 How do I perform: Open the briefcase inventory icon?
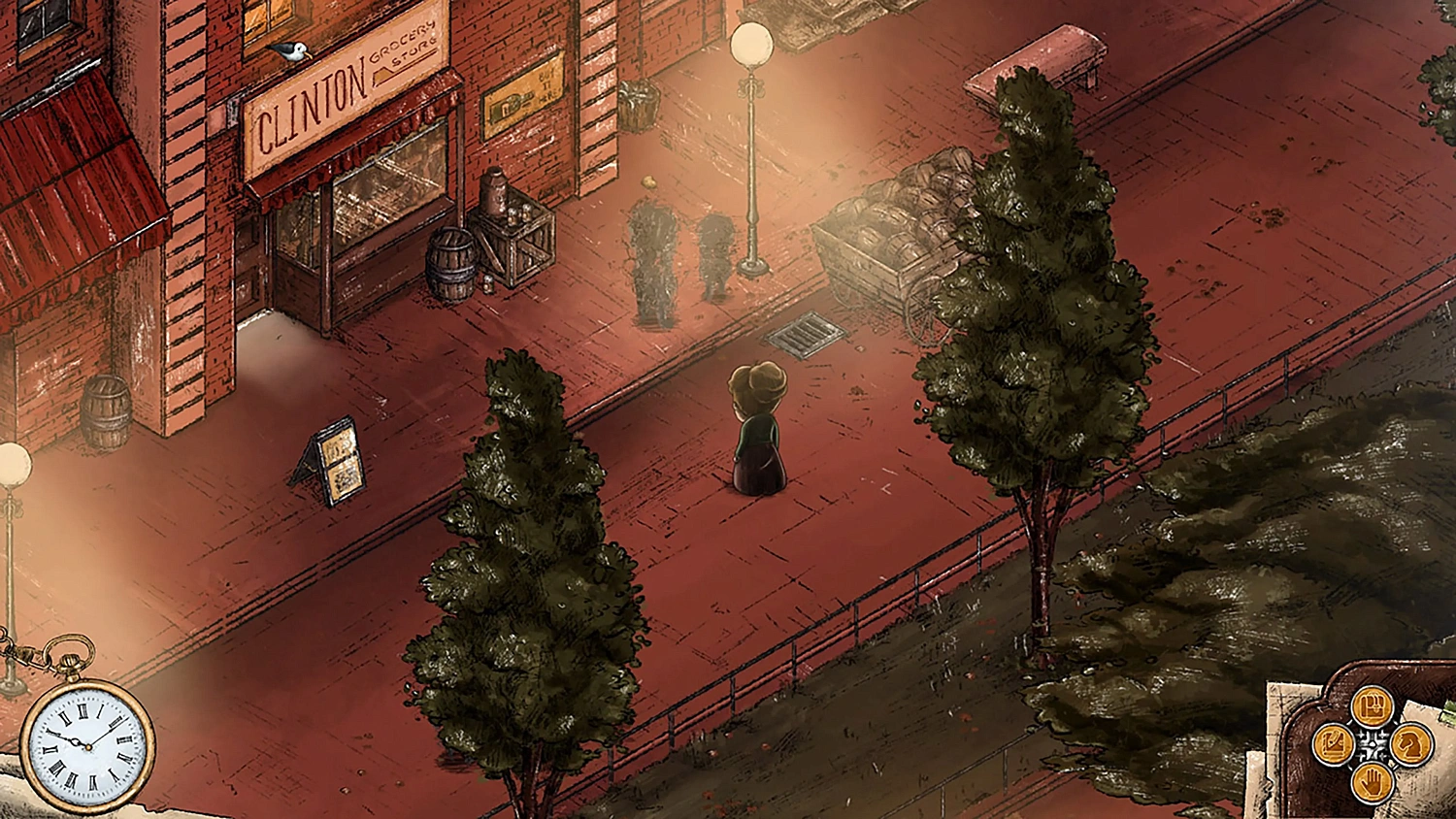pyautogui.click(x=1372, y=706)
